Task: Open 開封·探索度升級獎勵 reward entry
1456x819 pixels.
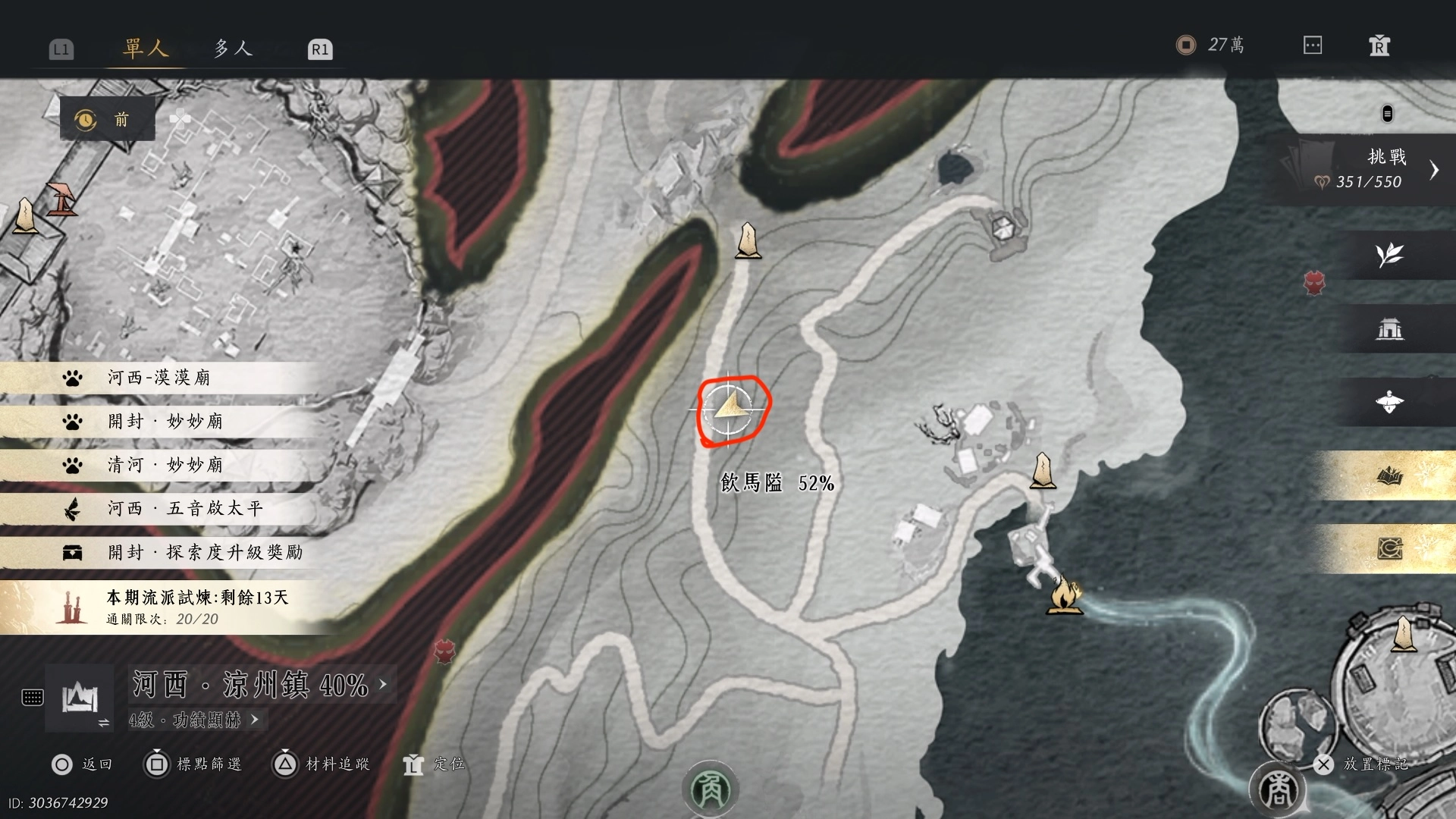Action: click(x=203, y=552)
